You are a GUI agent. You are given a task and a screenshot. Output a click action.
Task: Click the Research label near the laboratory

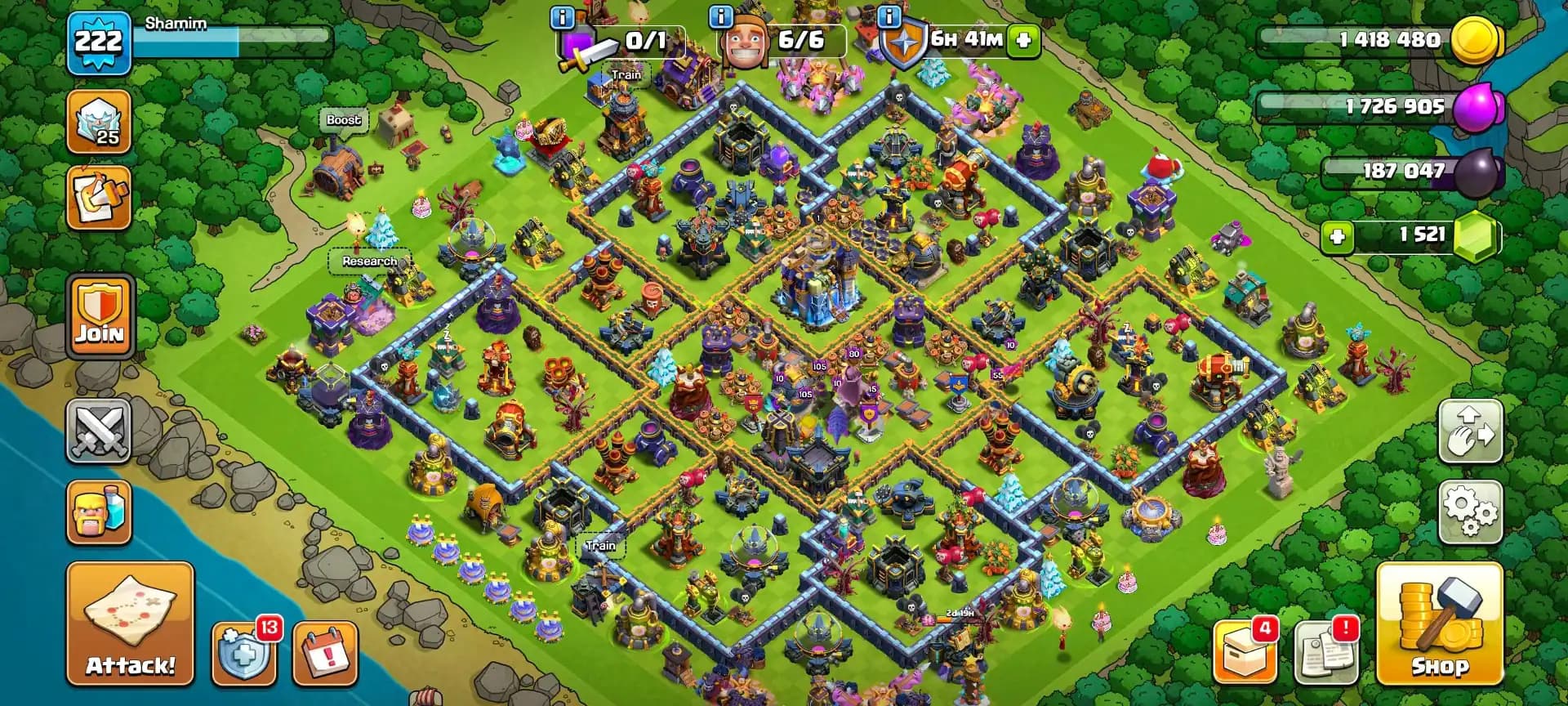click(x=369, y=261)
